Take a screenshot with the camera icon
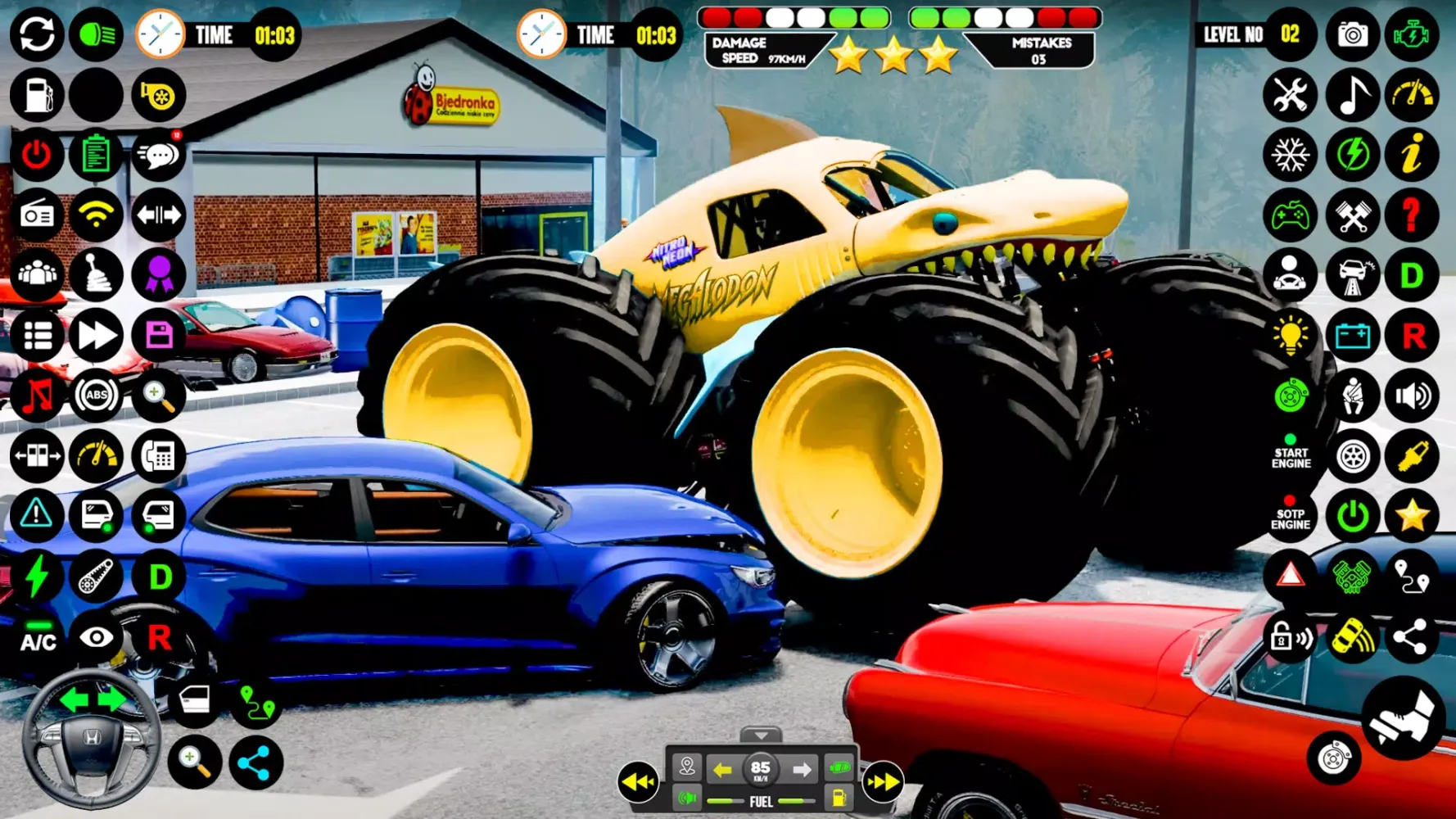 [1351, 34]
